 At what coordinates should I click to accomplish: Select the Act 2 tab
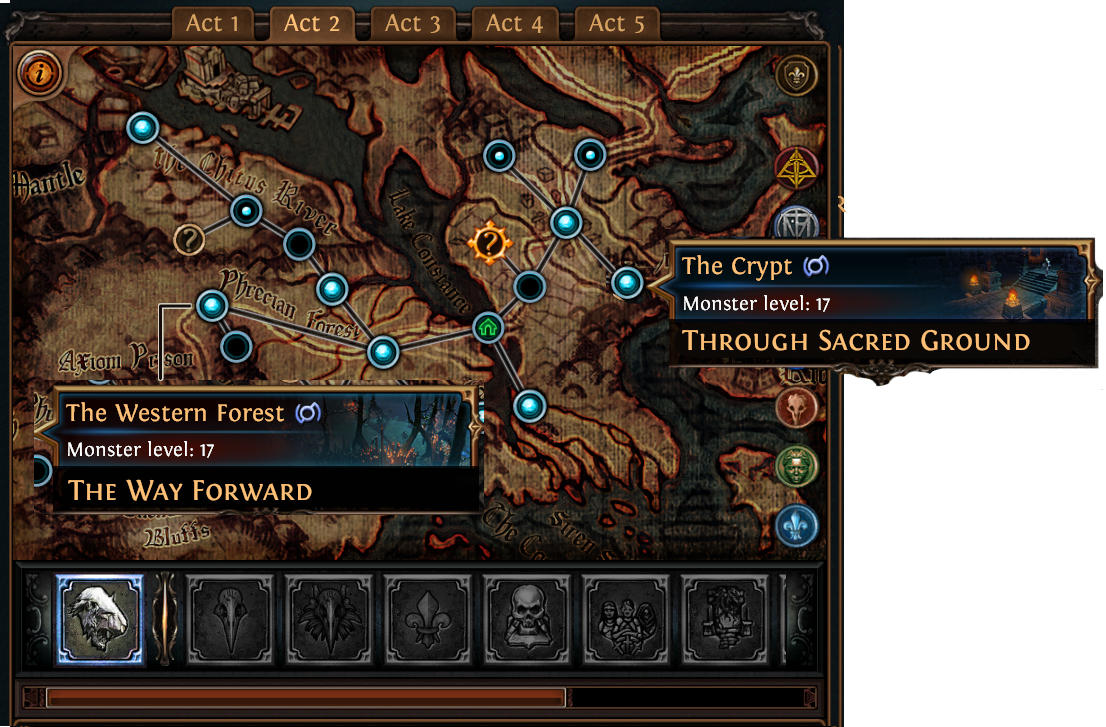(x=312, y=23)
